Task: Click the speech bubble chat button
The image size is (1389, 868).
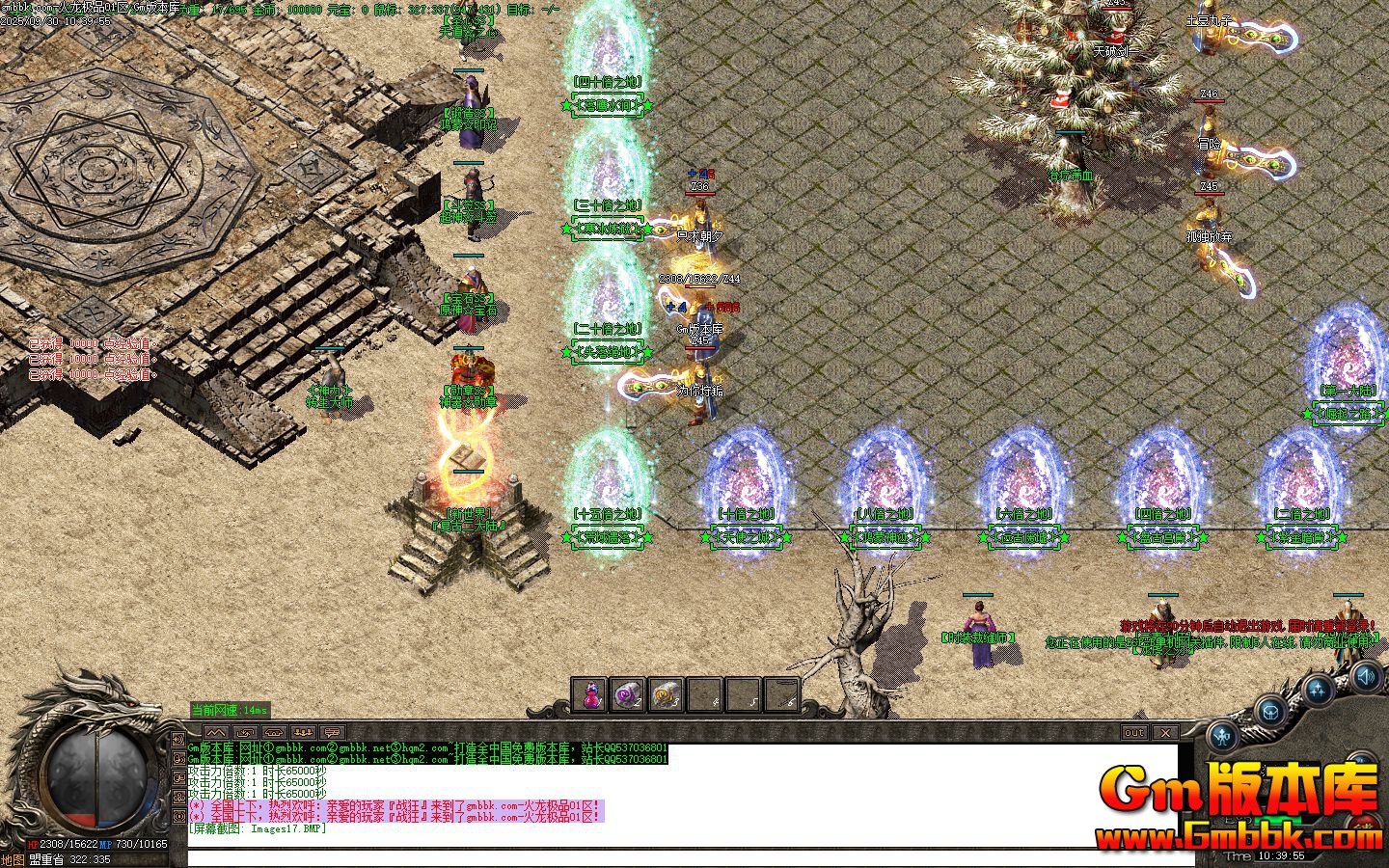Action: coord(331,733)
